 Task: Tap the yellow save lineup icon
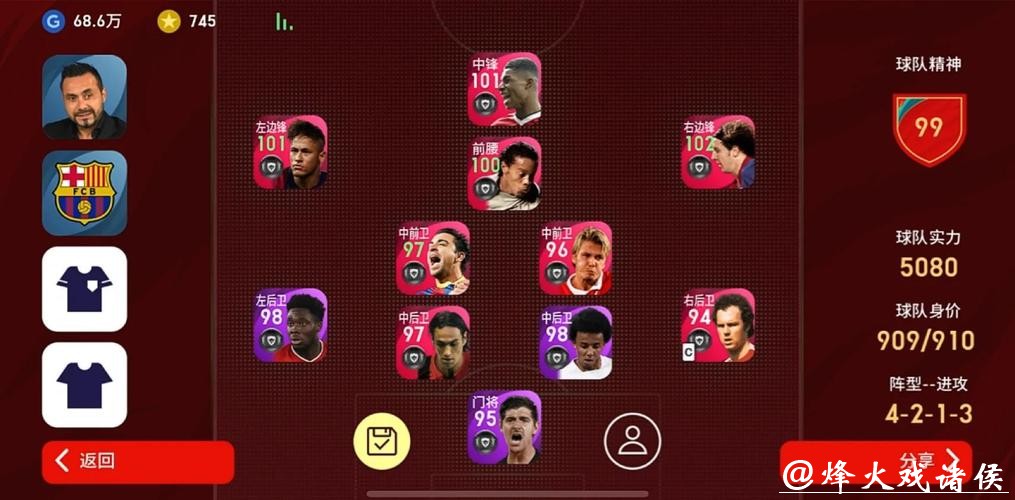click(x=382, y=440)
